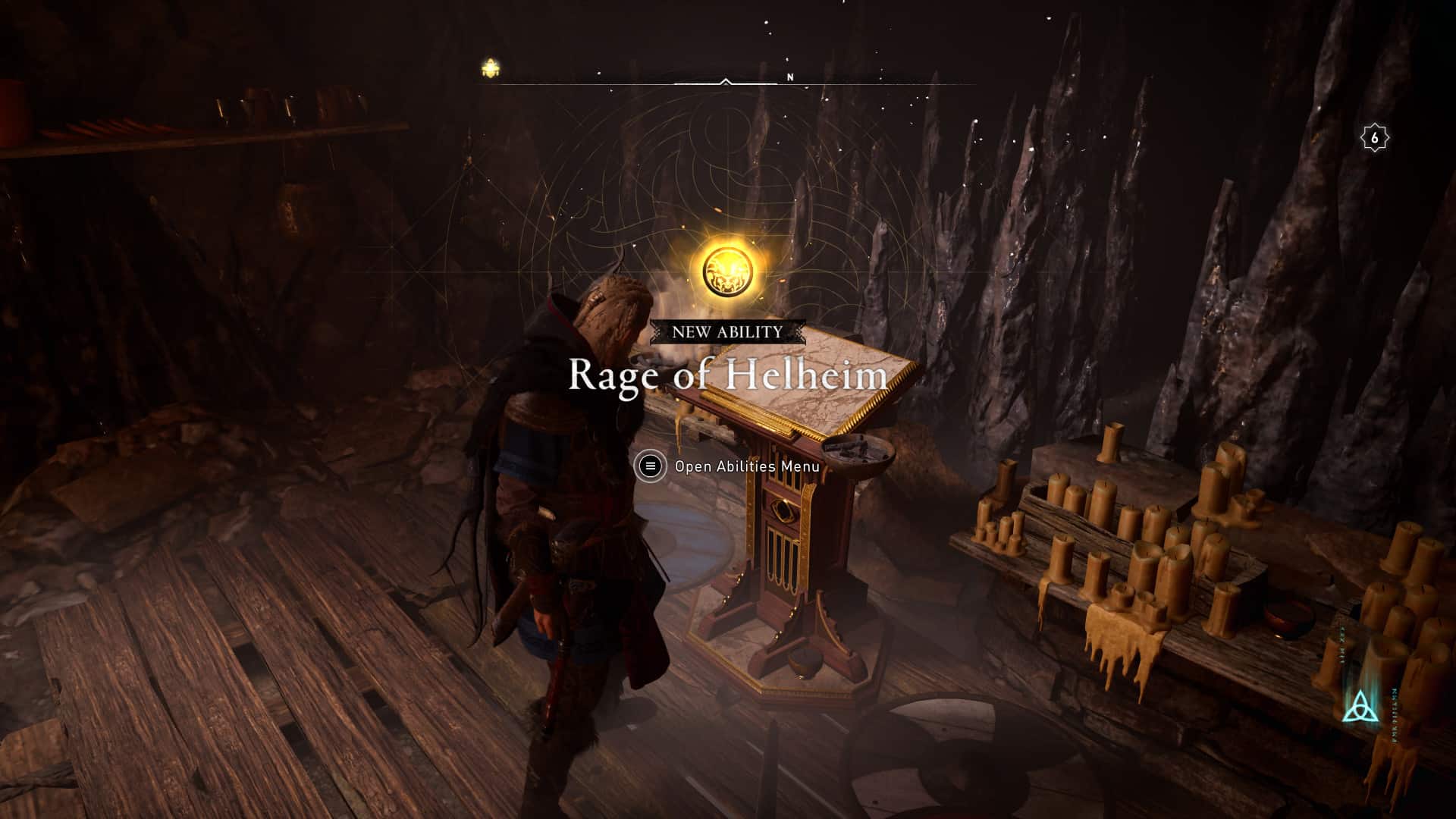Click the NEW ABILITY header label
Image resolution: width=1456 pixels, height=819 pixels.
726,331
